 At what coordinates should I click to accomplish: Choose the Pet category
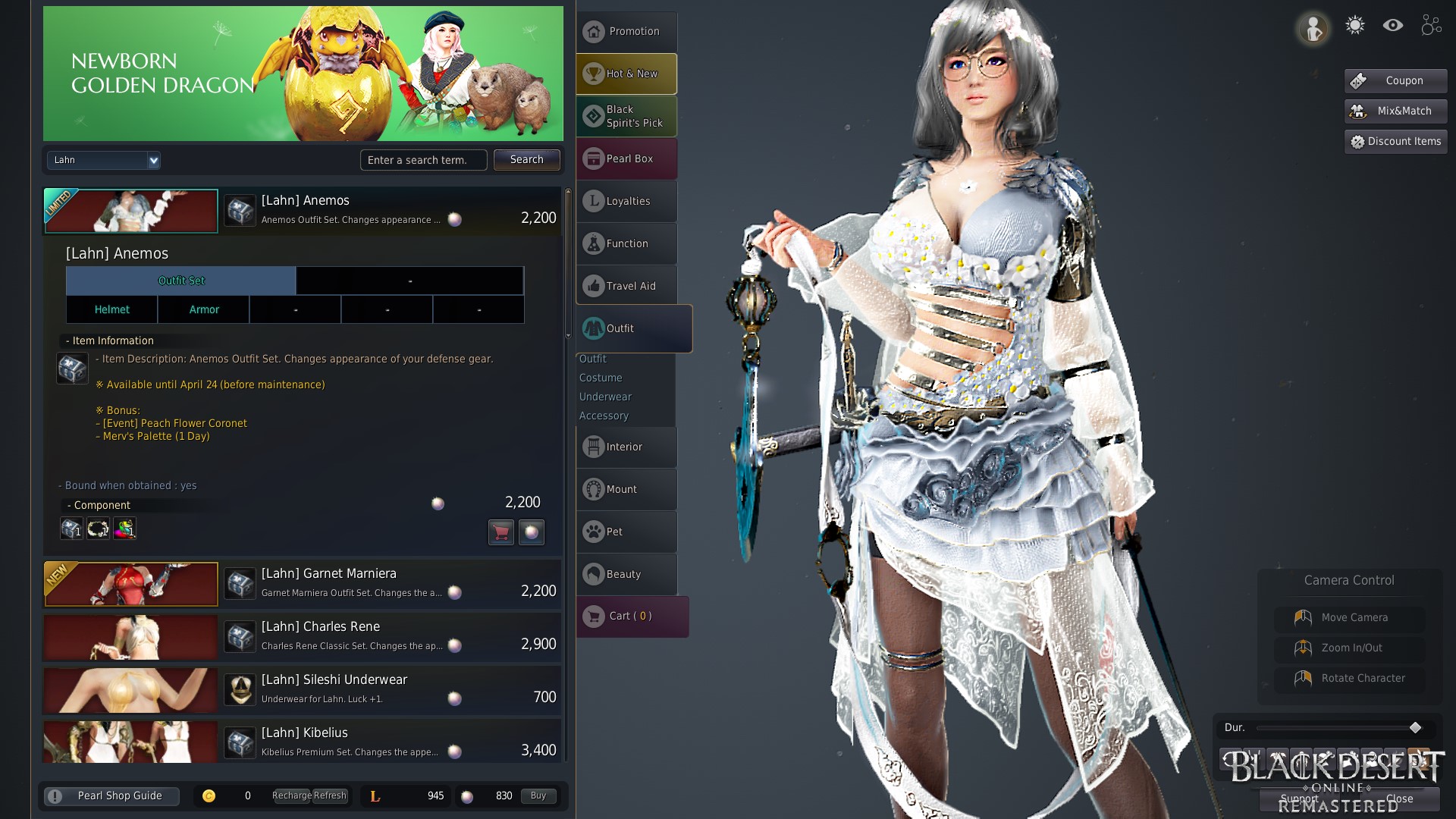[626, 532]
